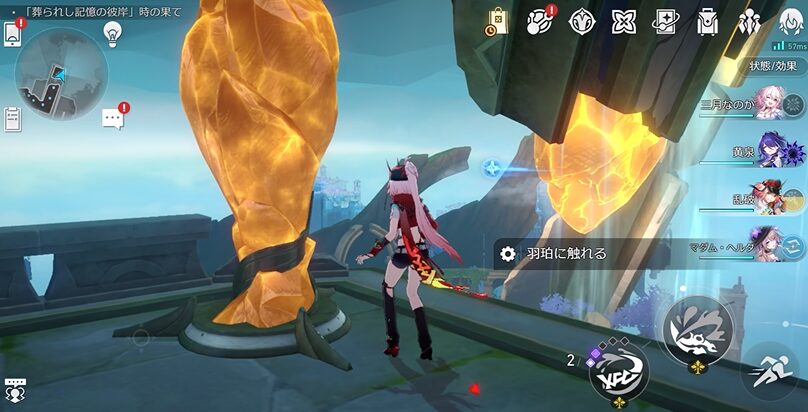The width and height of the screenshot is (808, 412).
Task: Show the 状態/効果 status panel
Action: (x=773, y=65)
